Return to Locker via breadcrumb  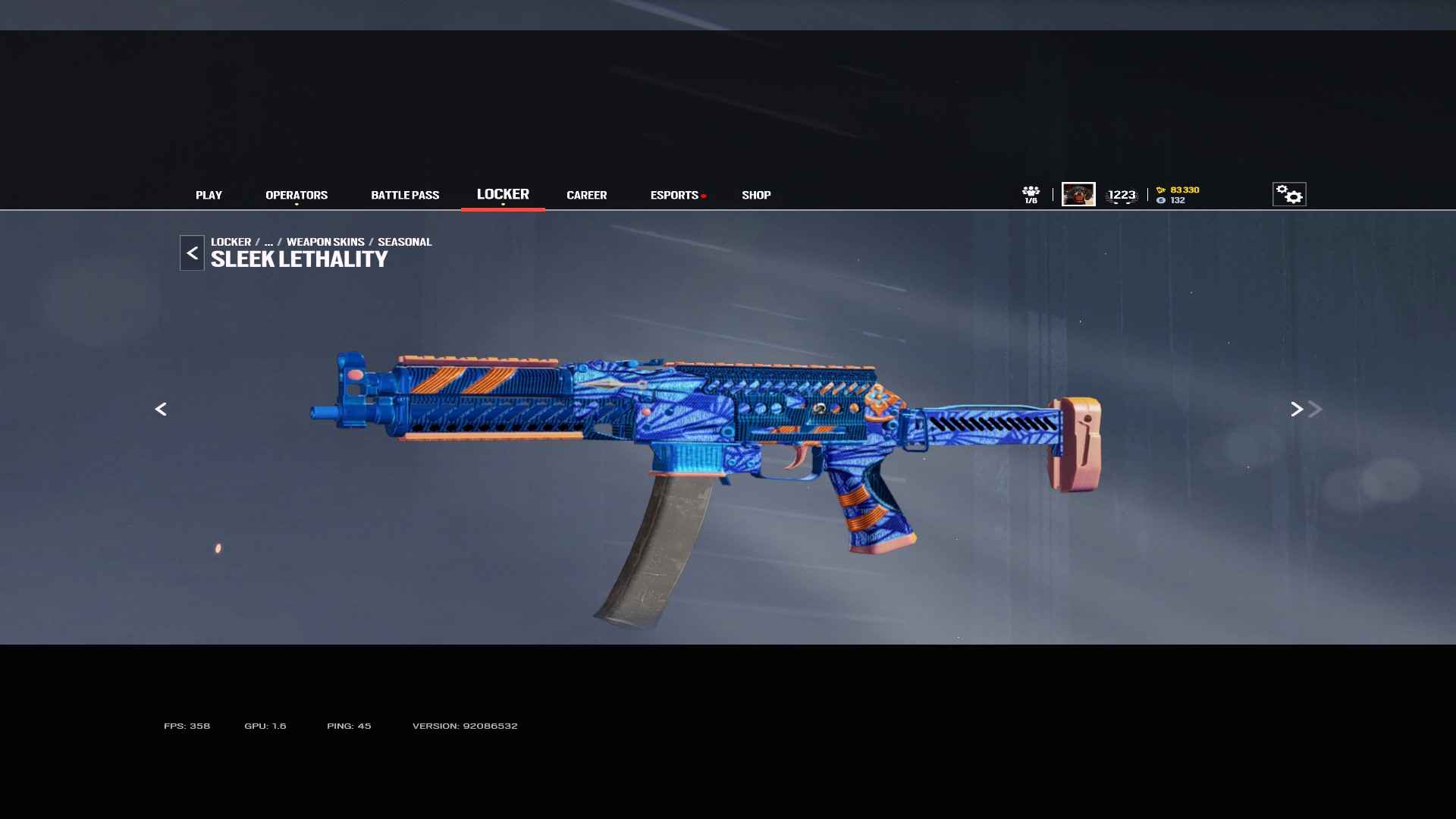[x=231, y=242]
